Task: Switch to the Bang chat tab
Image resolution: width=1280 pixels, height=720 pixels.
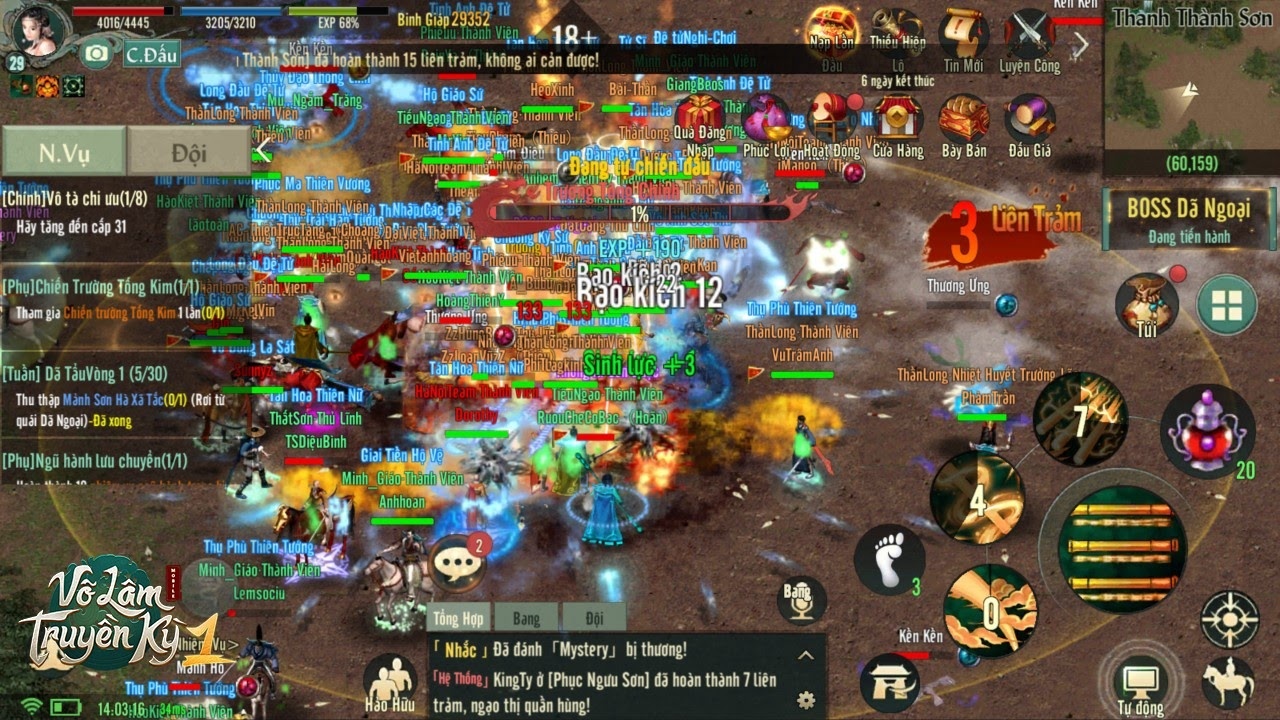Action: pos(525,618)
